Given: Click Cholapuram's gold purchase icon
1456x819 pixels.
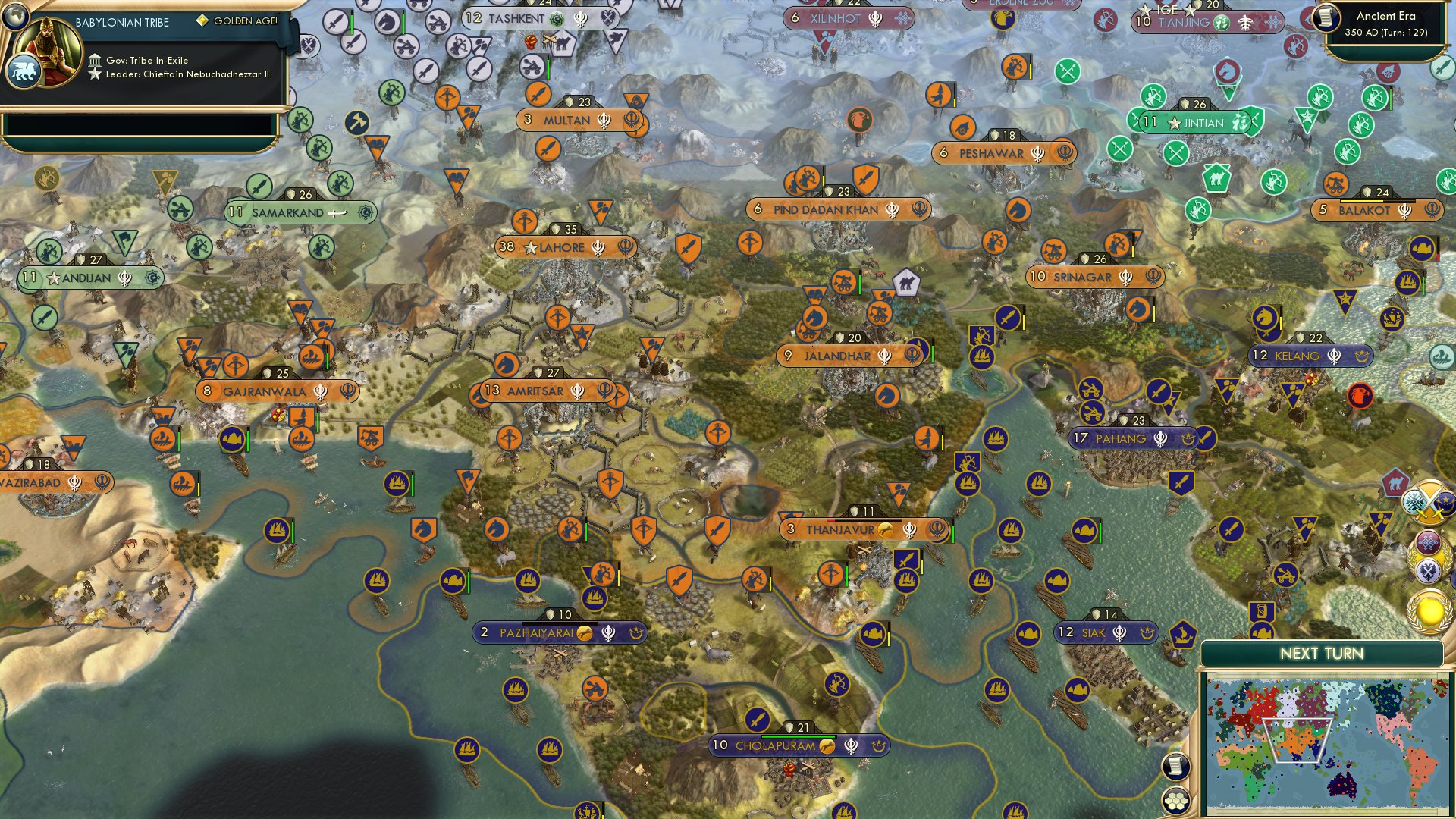Looking at the screenshot, I should [827, 745].
